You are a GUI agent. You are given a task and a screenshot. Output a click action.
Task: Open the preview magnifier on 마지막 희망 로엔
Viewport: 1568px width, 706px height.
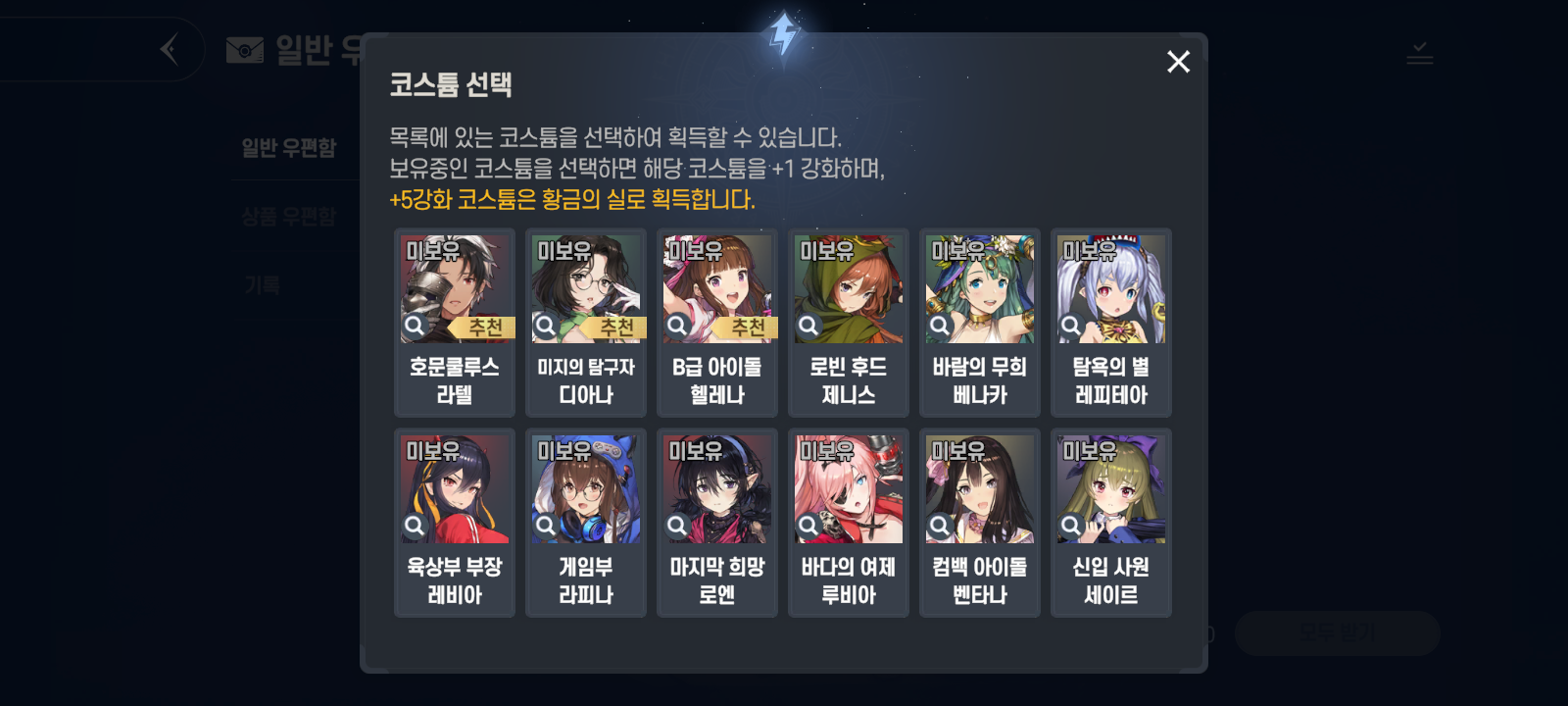678,525
